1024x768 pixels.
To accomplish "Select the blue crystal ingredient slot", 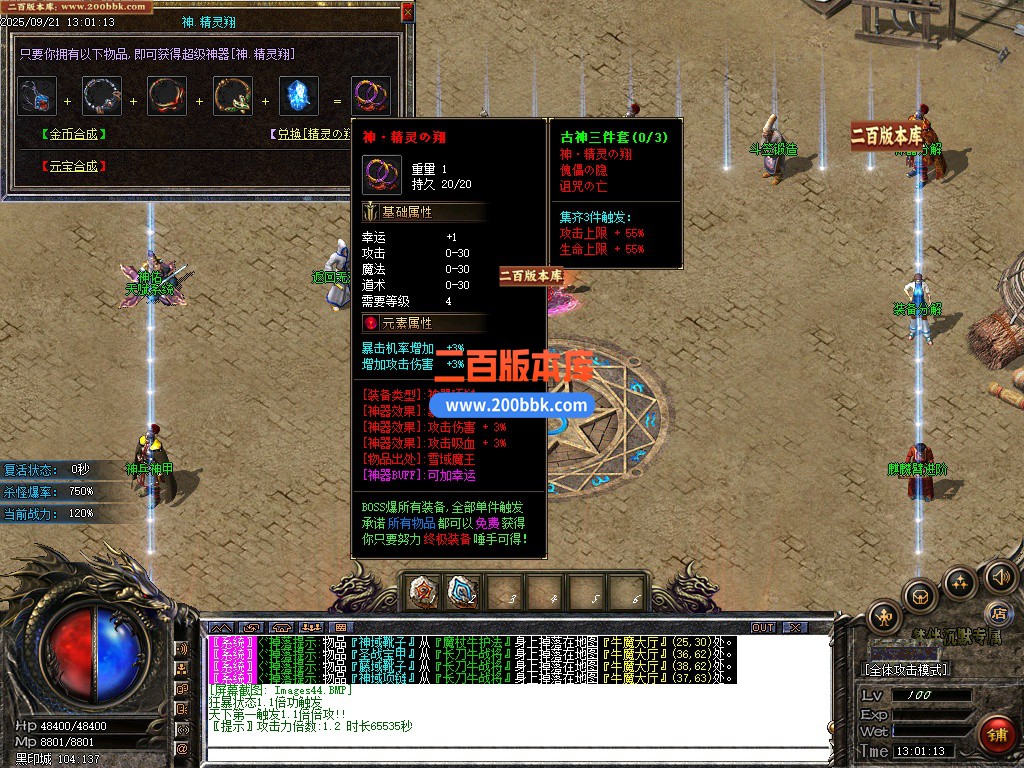I will pyautogui.click(x=298, y=96).
